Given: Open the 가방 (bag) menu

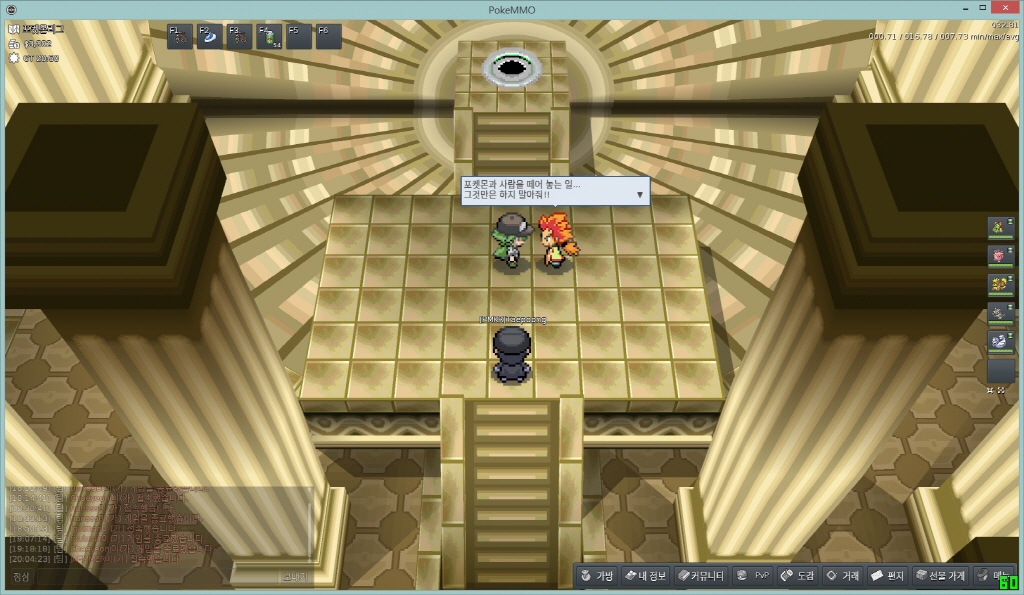Looking at the screenshot, I should pos(598,576).
